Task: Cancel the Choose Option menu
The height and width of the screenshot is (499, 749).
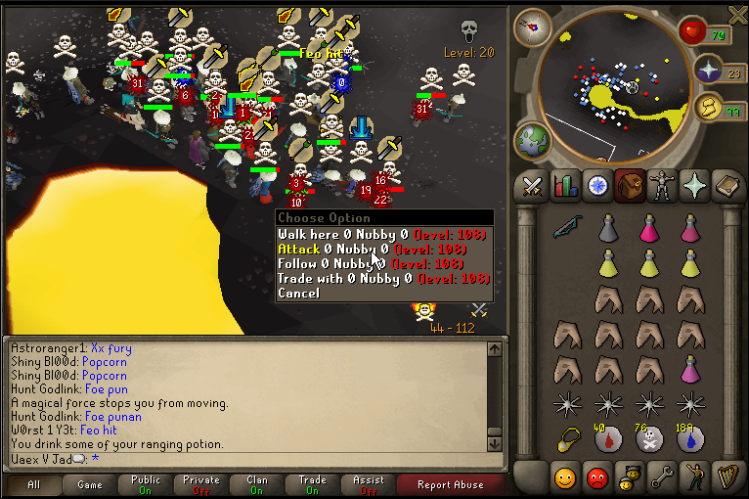Action: (x=298, y=294)
